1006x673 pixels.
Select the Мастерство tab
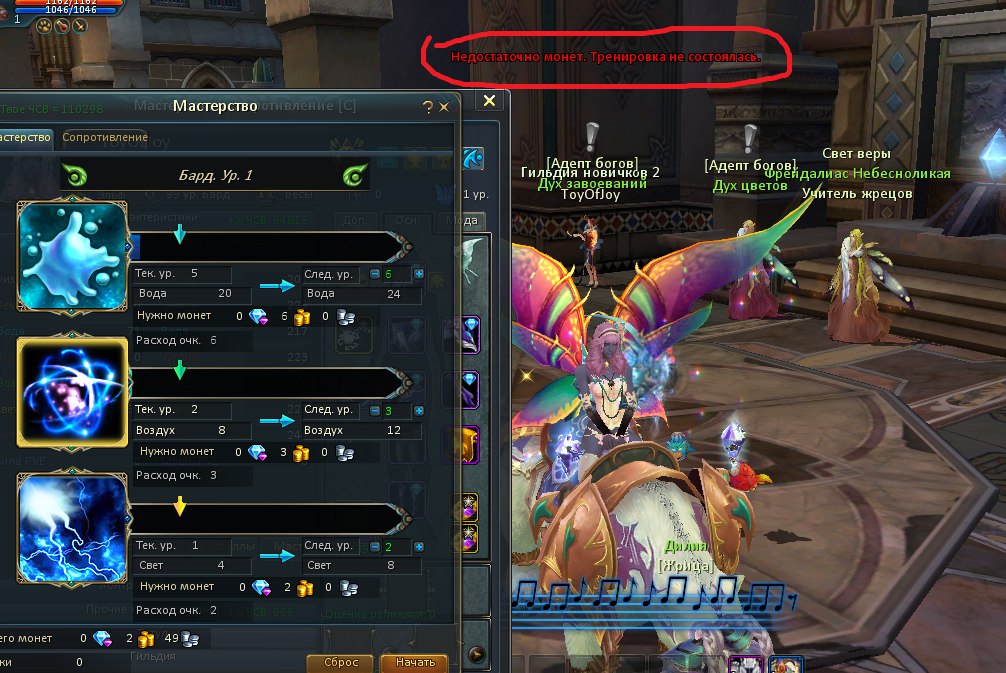(24, 137)
